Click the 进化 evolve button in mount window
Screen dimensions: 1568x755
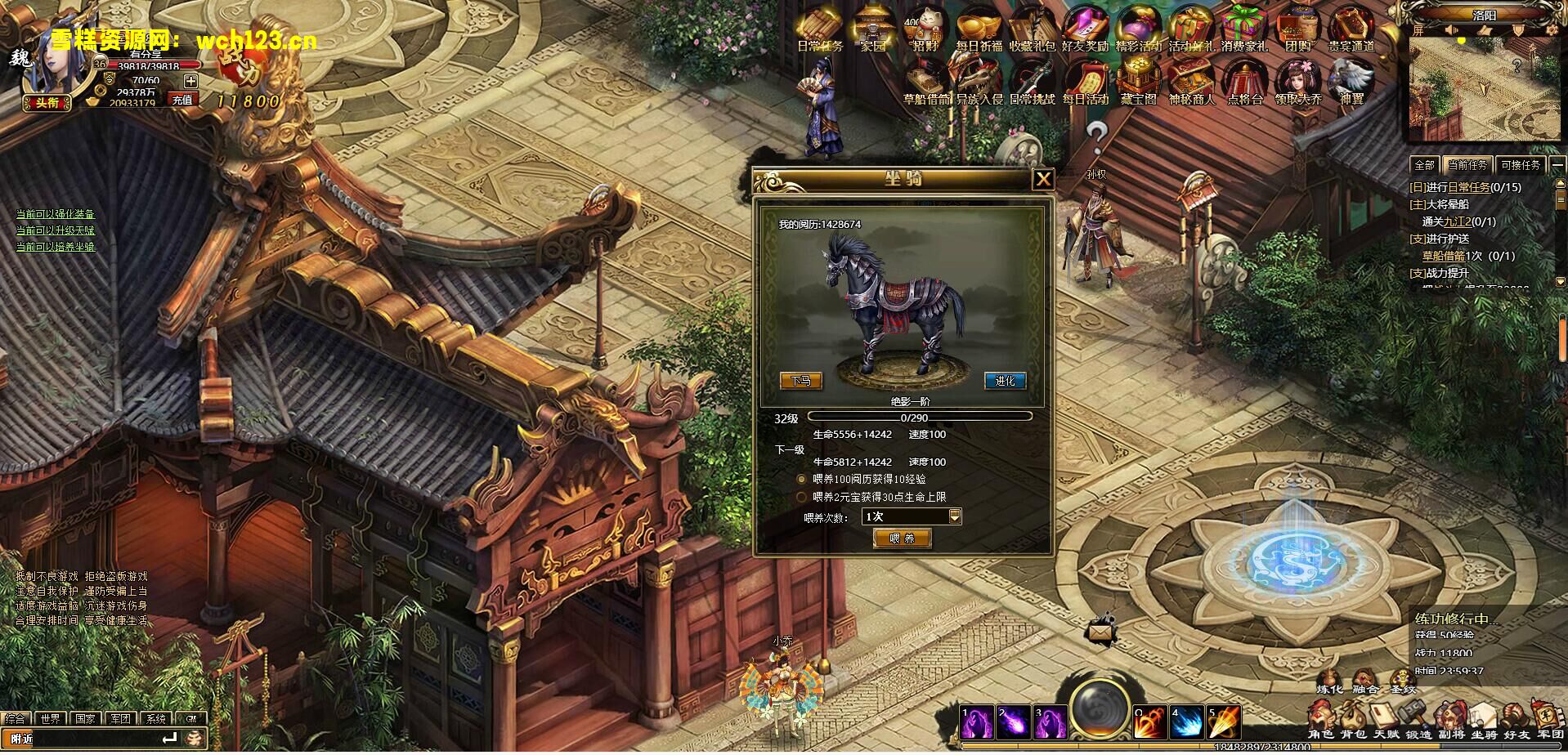point(1004,381)
